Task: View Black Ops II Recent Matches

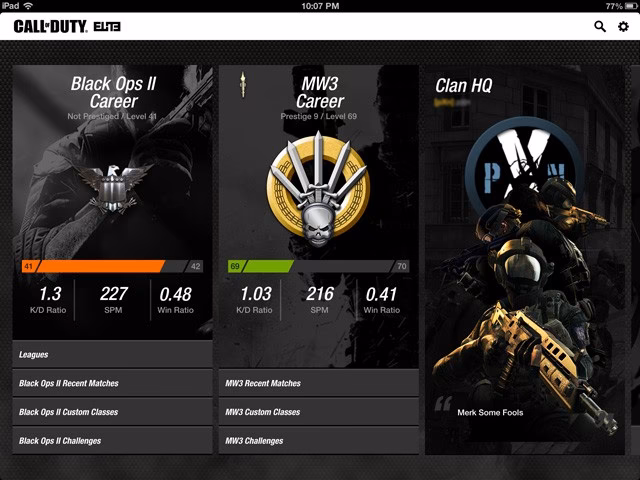Action: (112, 383)
